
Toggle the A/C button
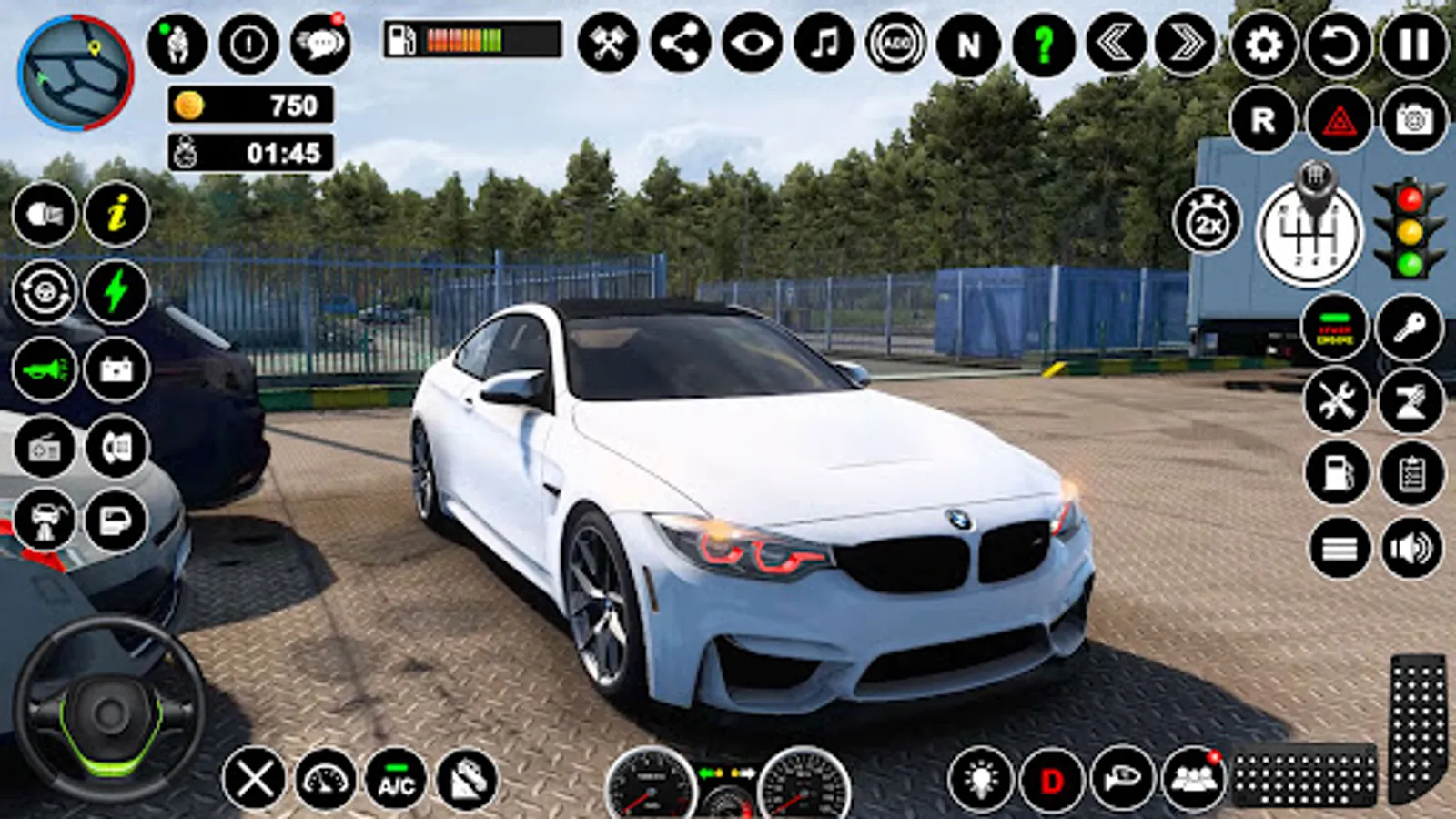(x=396, y=780)
